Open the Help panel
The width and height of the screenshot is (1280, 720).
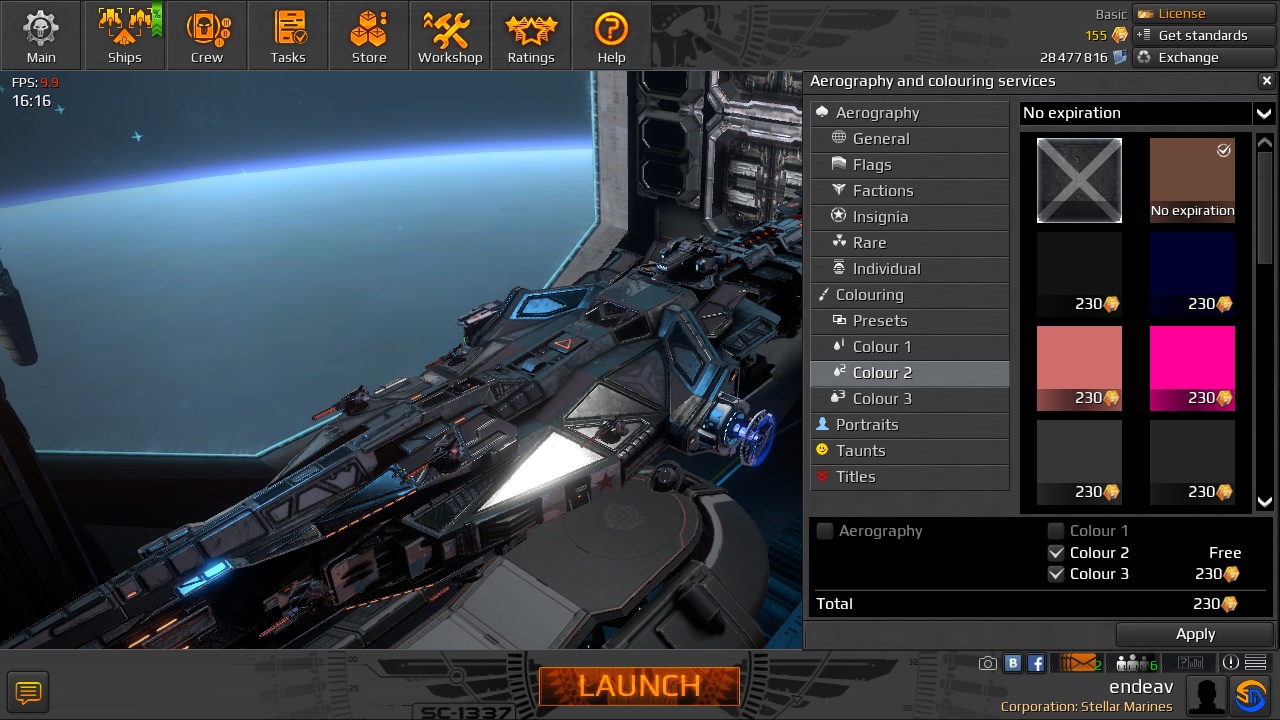point(610,35)
